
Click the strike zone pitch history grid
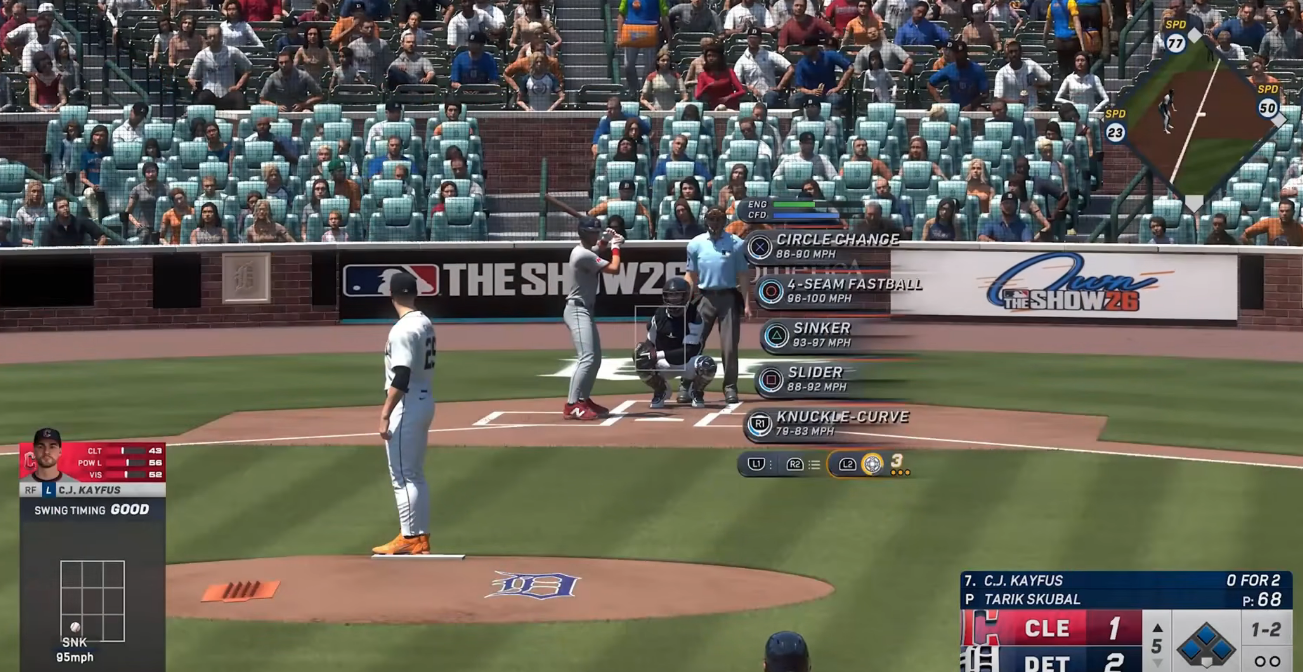(x=92, y=600)
